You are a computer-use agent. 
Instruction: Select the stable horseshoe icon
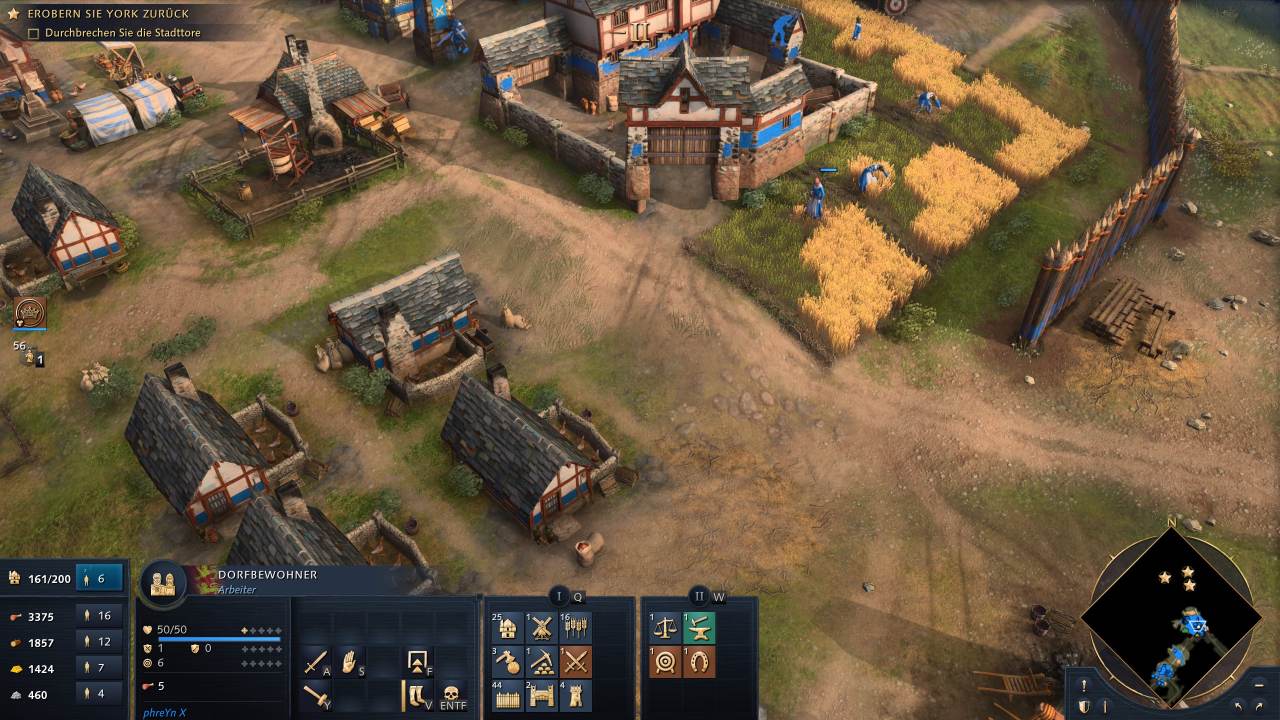[699, 661]
